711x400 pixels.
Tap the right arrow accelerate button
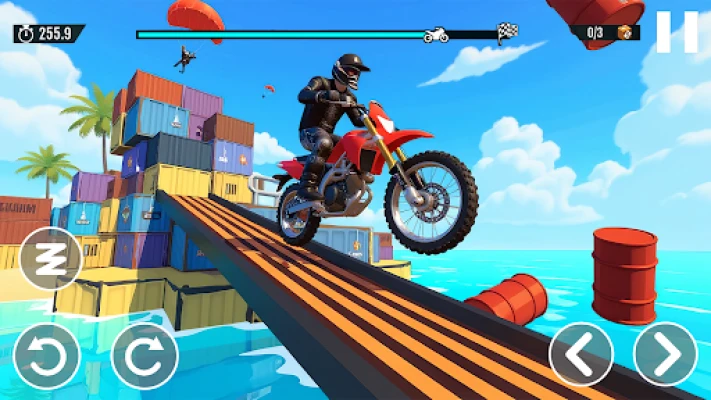point(665,354)
